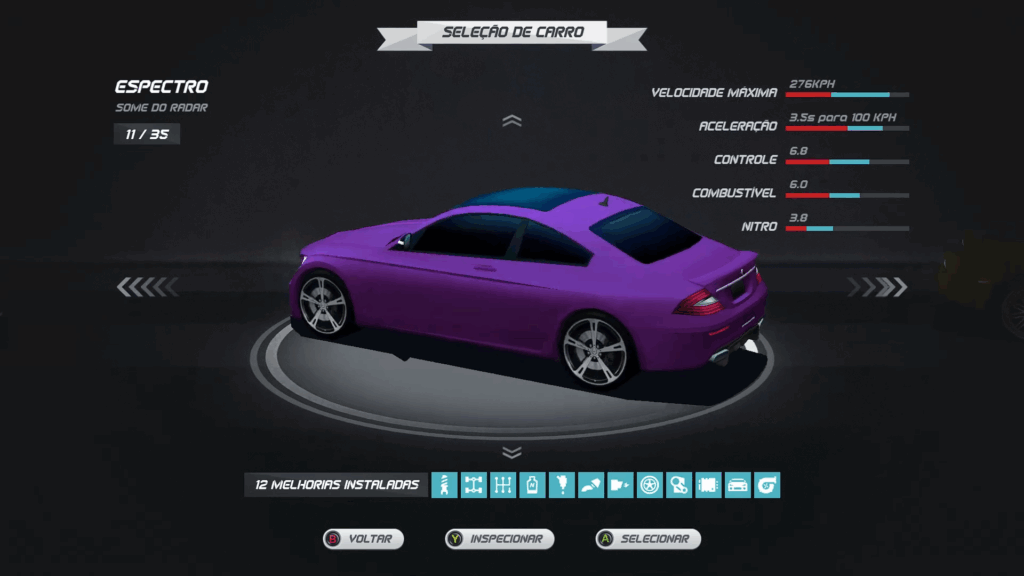Go to the previous car with left arrows

pos(147,288)
